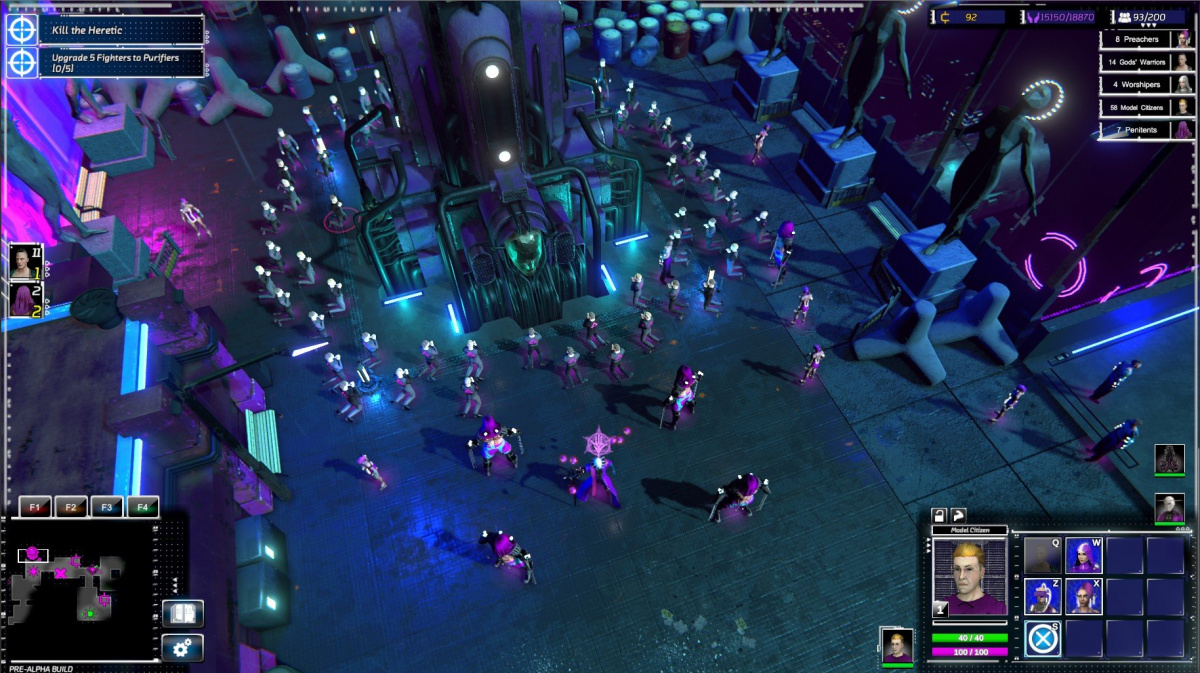The image size is (1200, 673).
Task: Open the journal book button
Action: tap(183, 614)
